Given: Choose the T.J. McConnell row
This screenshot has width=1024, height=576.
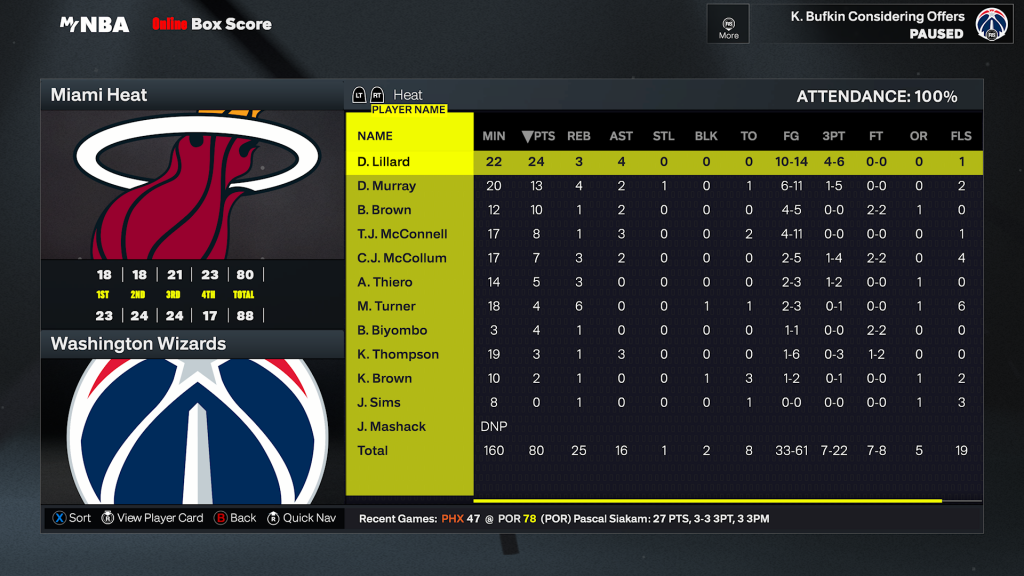Looking at the screenshot, I should coord(402,234).
